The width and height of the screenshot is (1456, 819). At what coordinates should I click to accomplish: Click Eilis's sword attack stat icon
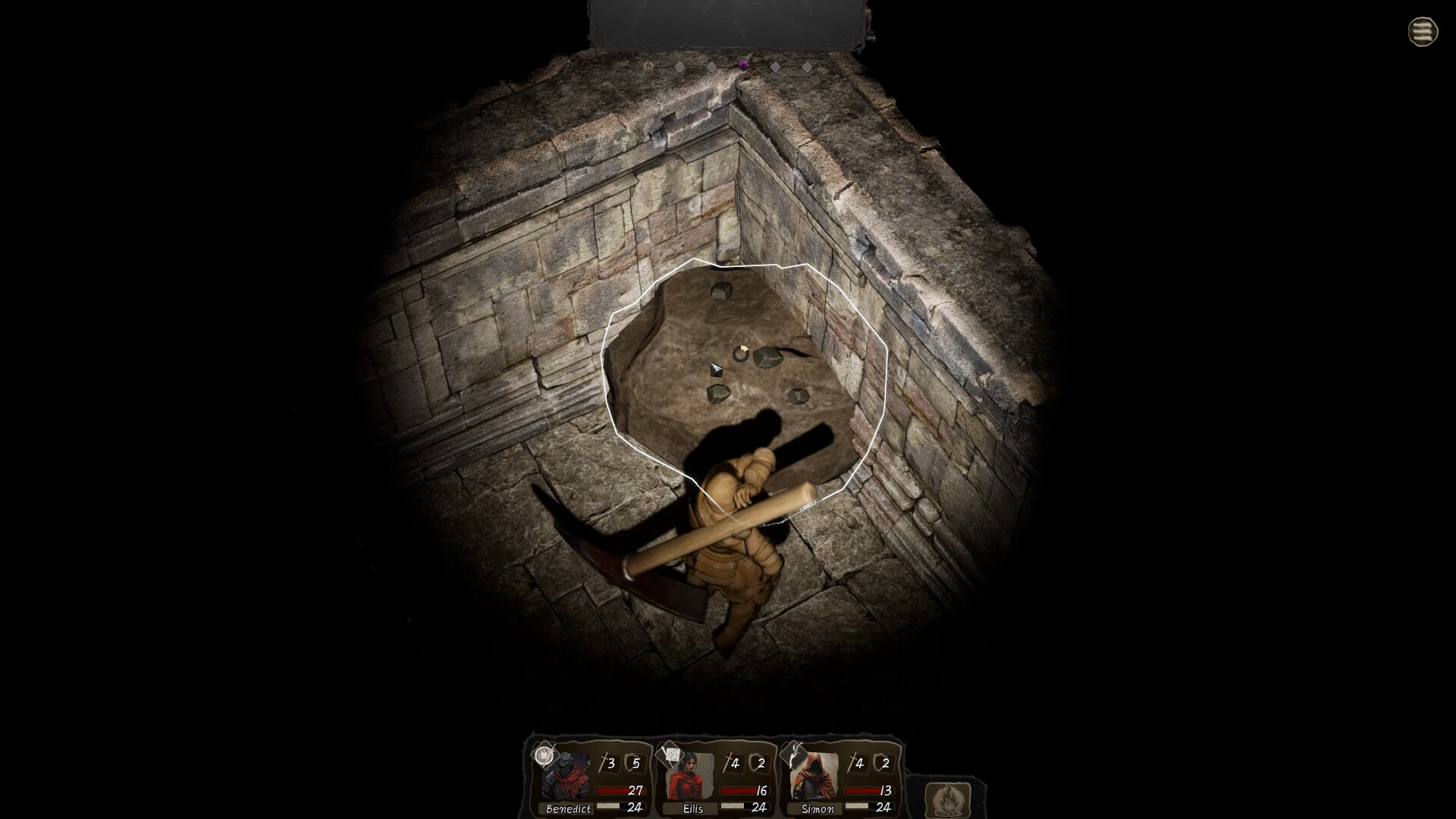[x=729, y=761]
